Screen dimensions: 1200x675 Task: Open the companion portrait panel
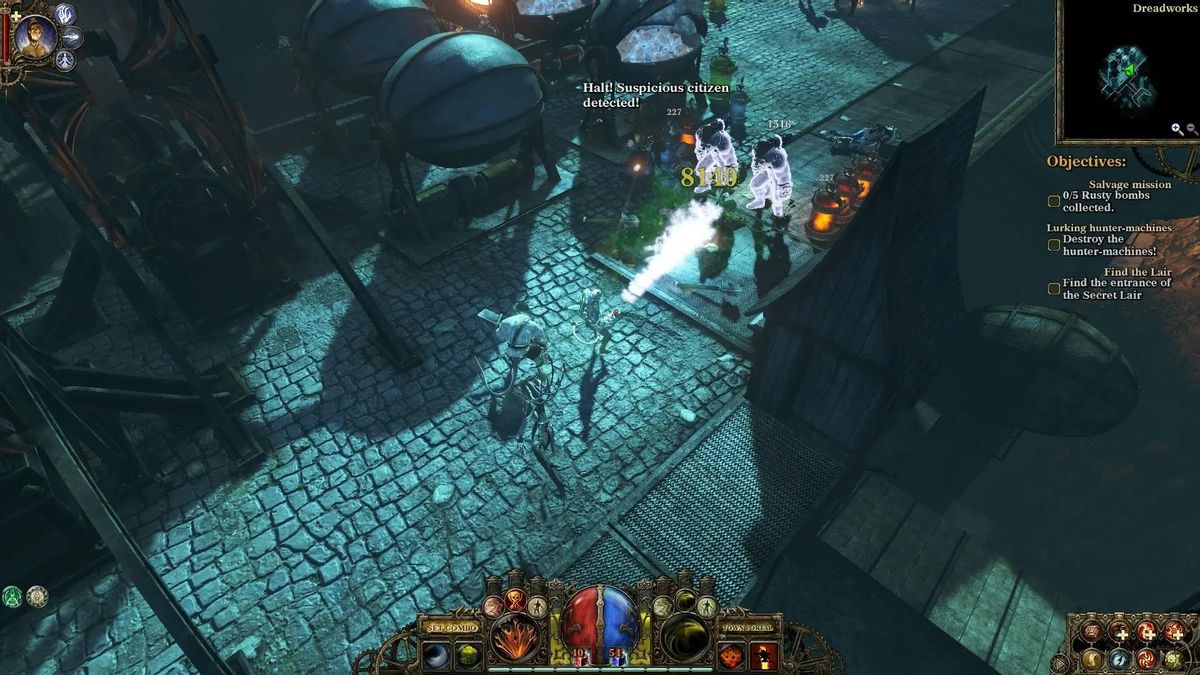(x=36, y=37)
